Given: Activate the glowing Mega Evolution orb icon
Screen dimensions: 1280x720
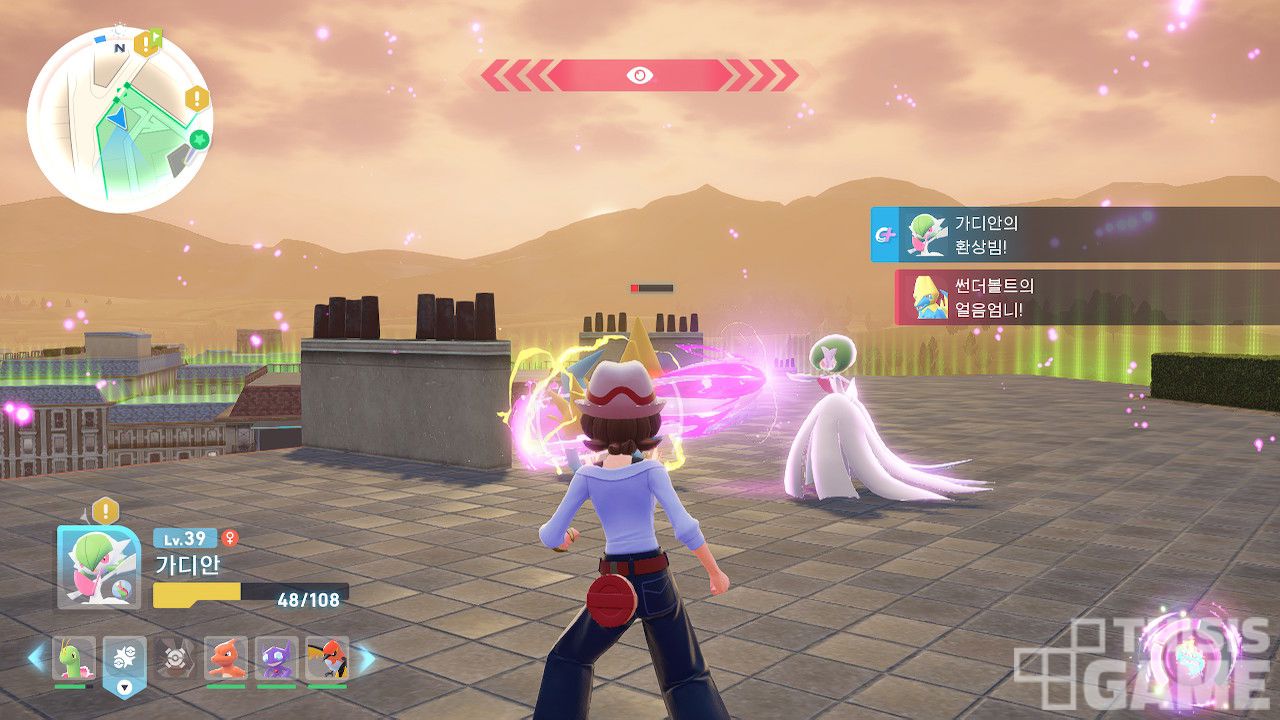Looking at the screenshot, I should [1188, 655].
